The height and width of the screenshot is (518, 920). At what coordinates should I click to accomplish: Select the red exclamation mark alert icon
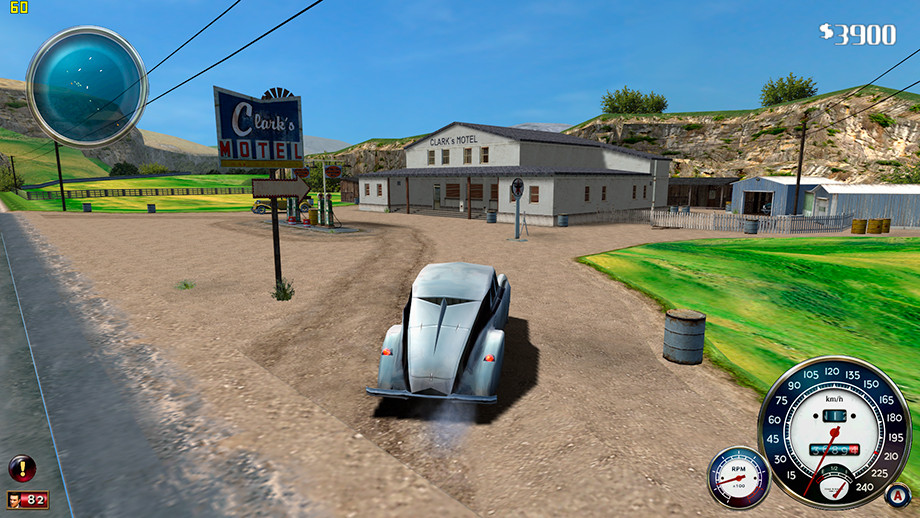point(22,467)
